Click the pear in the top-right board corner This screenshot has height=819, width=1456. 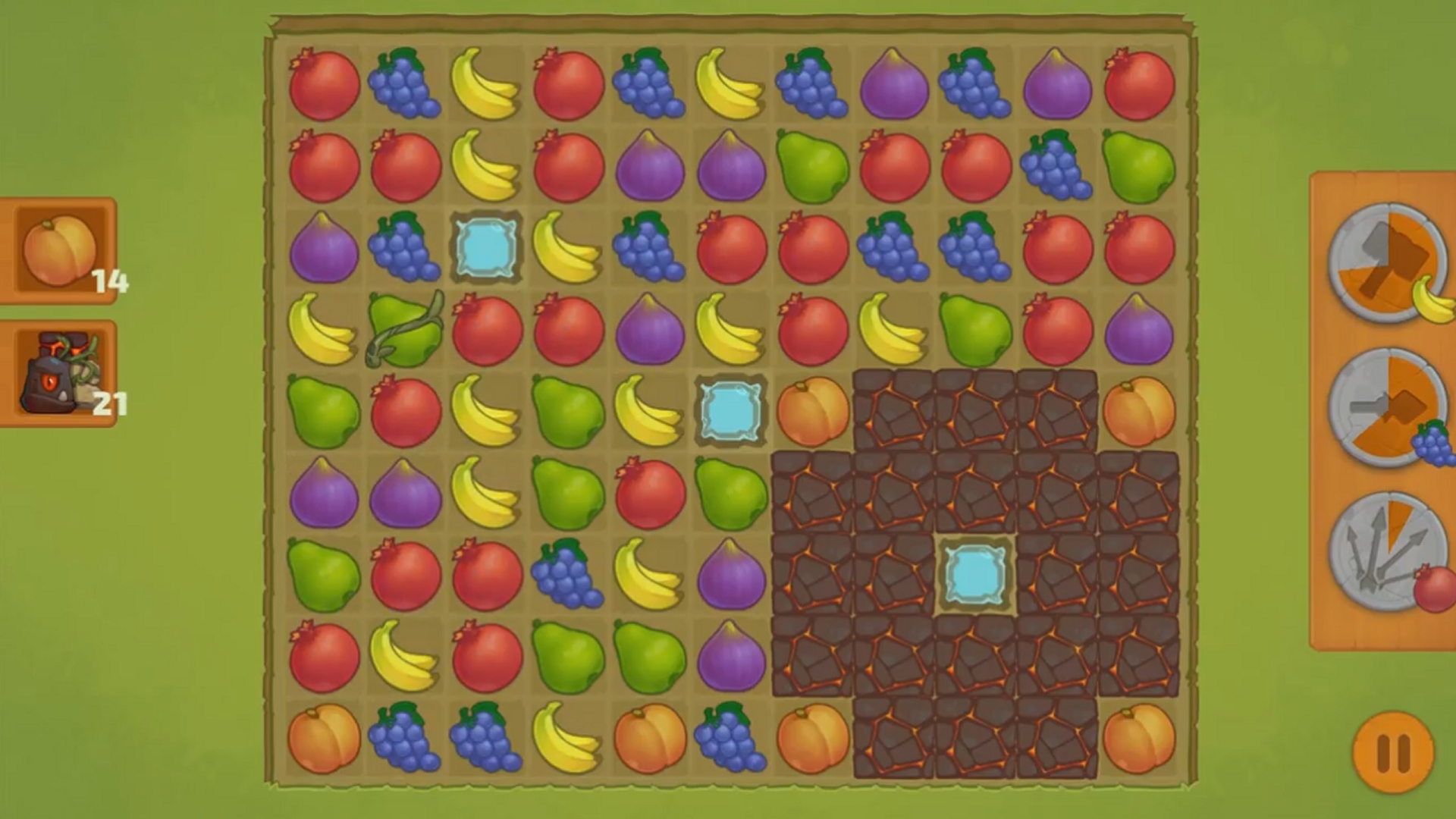tap(1137, 168)
